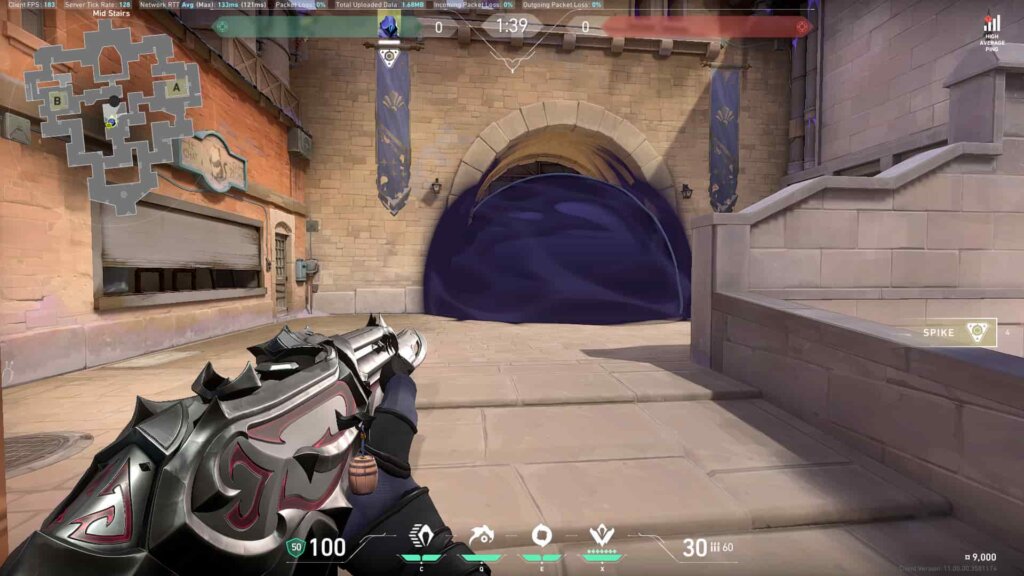
Task: Click the agent portrait above the scoreboard
Action: tap(389, 27)
